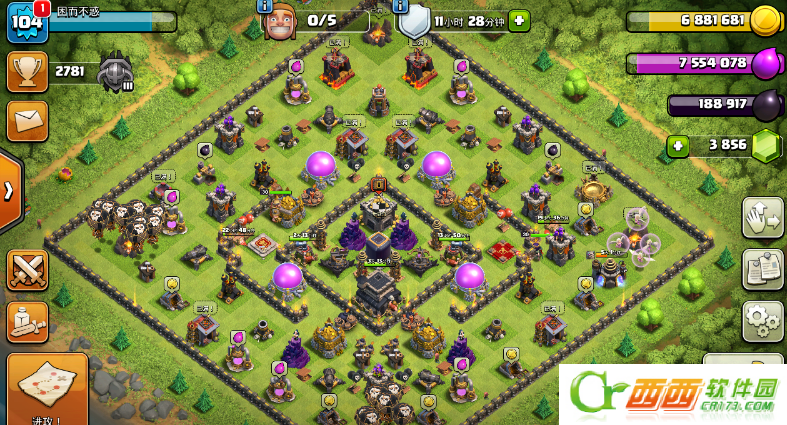787x425 pixels.
Task: View the league badge beside 2781 trophies
Action: click(x=115, y=72)
